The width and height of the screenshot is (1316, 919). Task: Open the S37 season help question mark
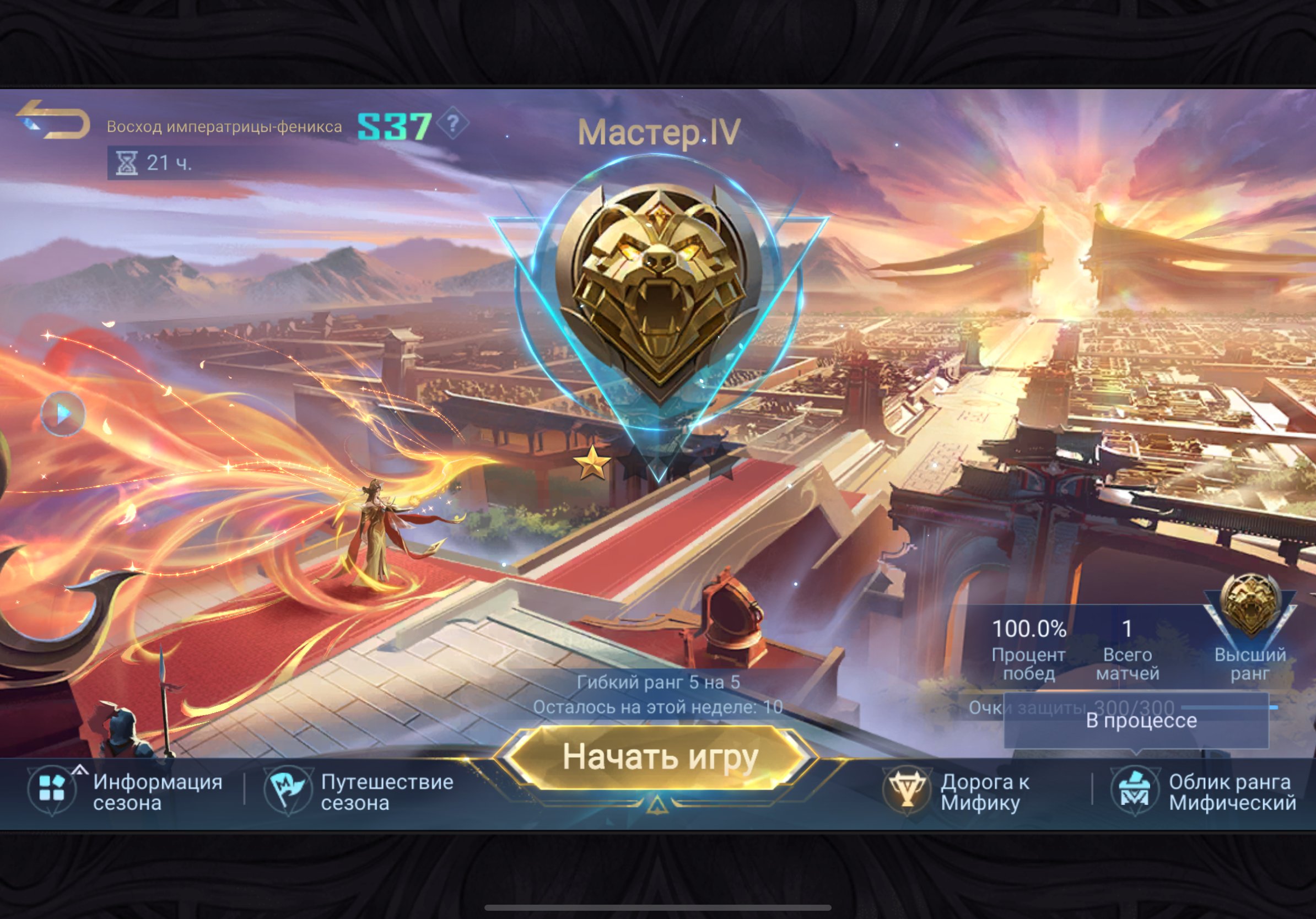pos(453,123)
